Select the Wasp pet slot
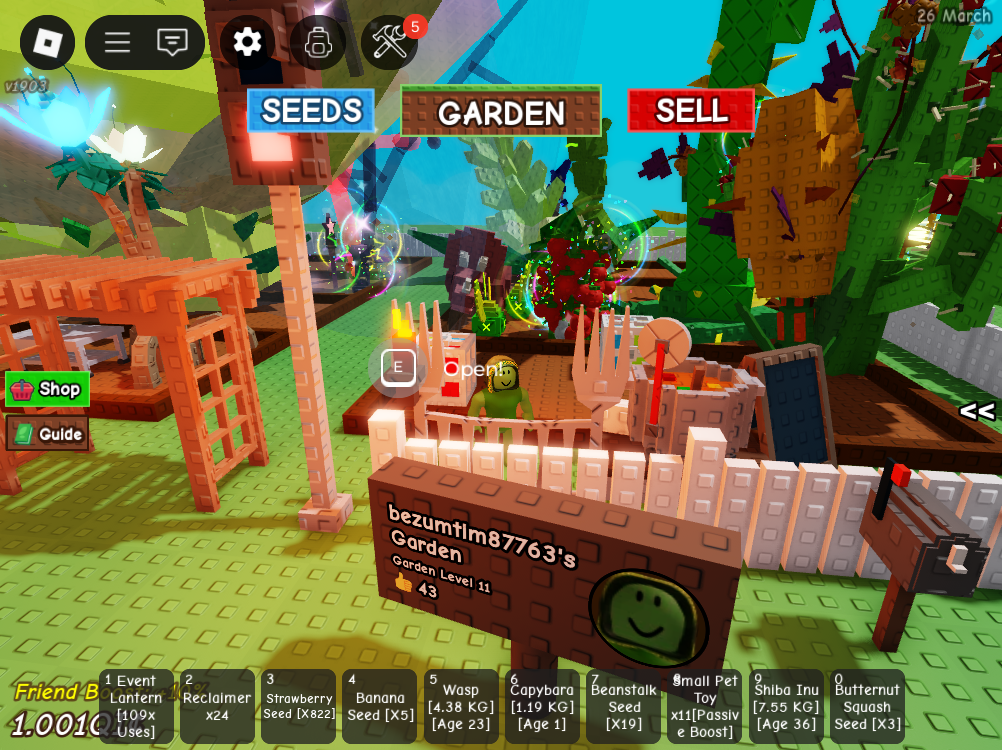Screen dimensions: 1002x750 [461, 706]
